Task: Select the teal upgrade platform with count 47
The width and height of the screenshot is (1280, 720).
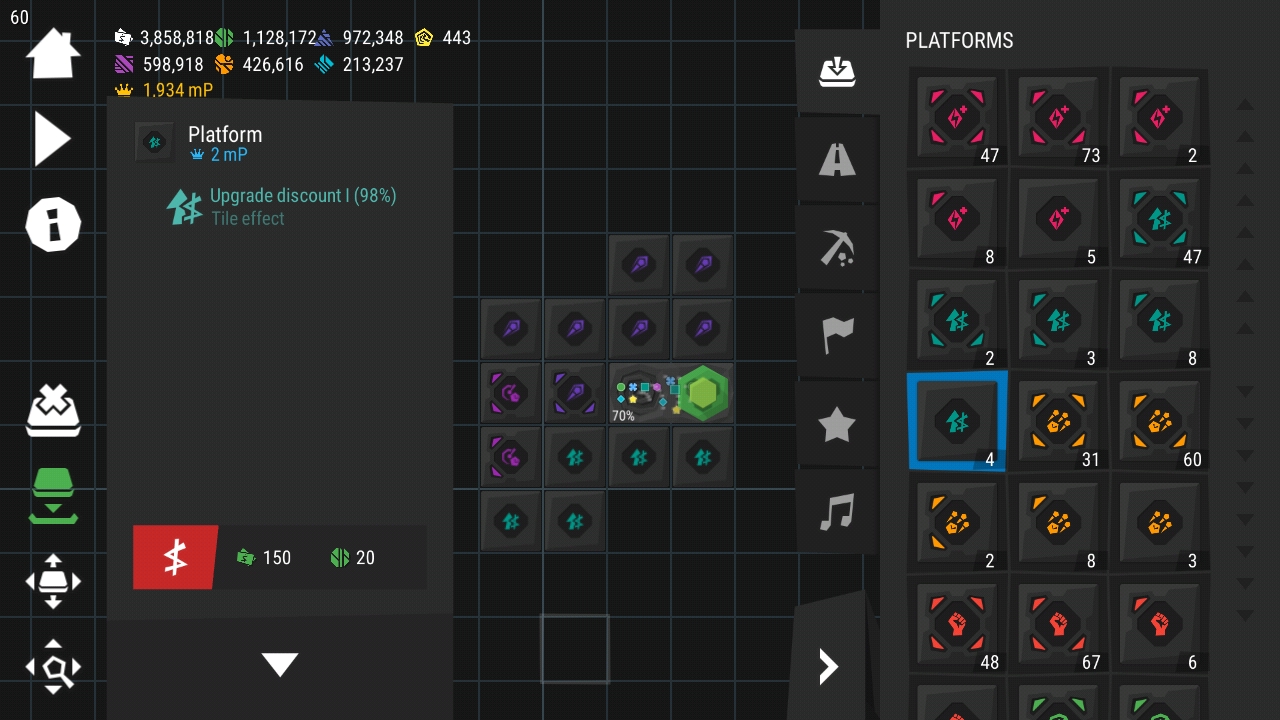Action: tap(1159, 218)
